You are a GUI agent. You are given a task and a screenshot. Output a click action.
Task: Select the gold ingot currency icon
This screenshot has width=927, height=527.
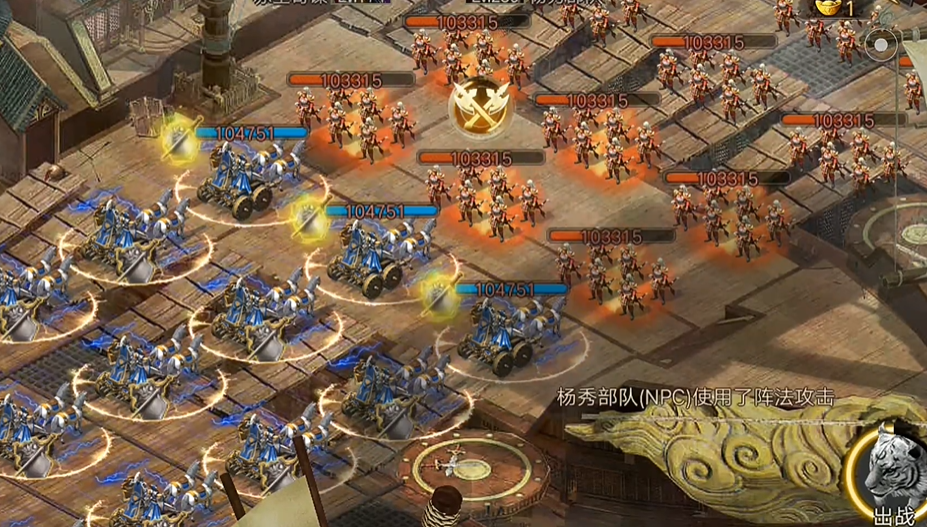click(x=829, y=8)
